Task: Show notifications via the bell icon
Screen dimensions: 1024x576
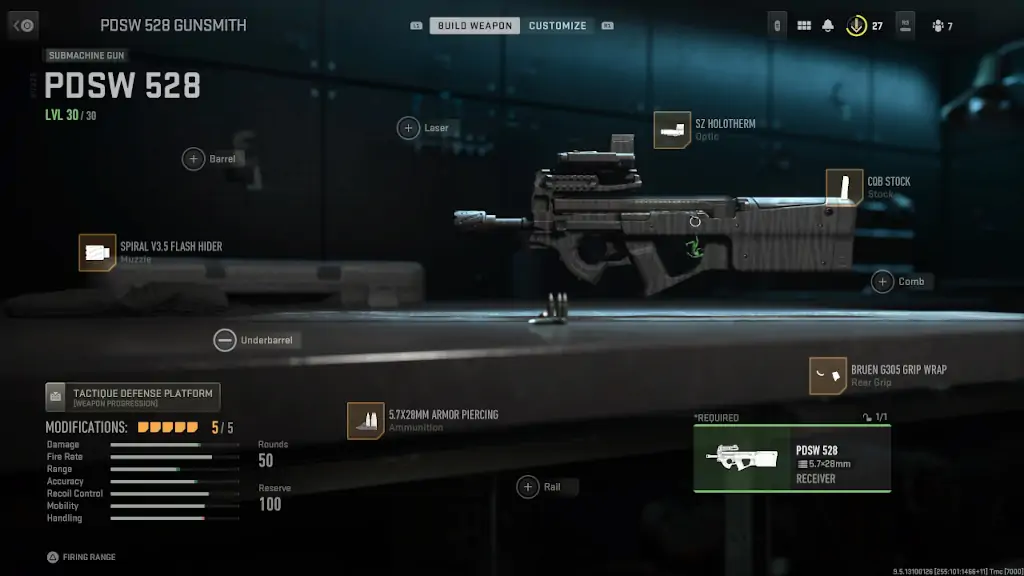Action: click(x=828, y=26)
